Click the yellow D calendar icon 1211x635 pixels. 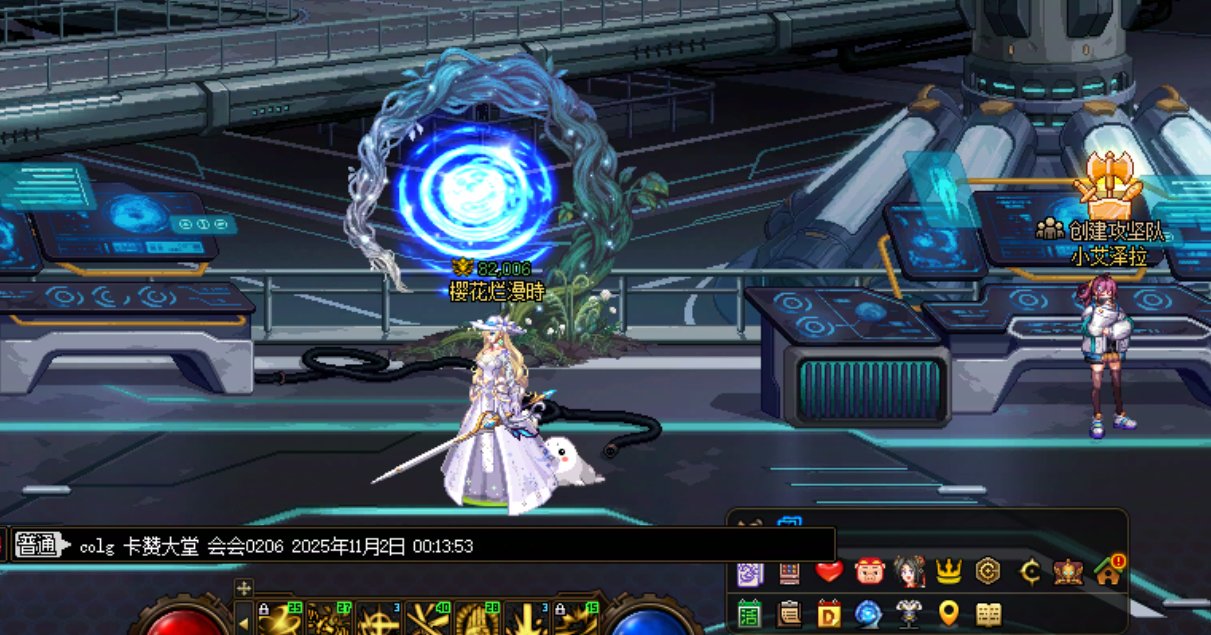pyautogui.click(x=829, y=613)
